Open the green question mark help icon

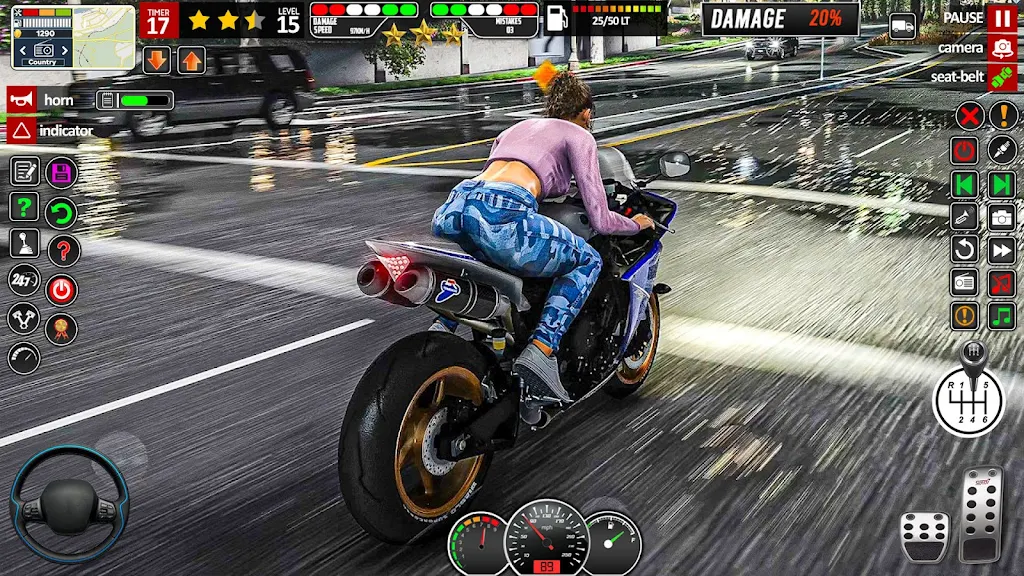[x=24, y=207]
